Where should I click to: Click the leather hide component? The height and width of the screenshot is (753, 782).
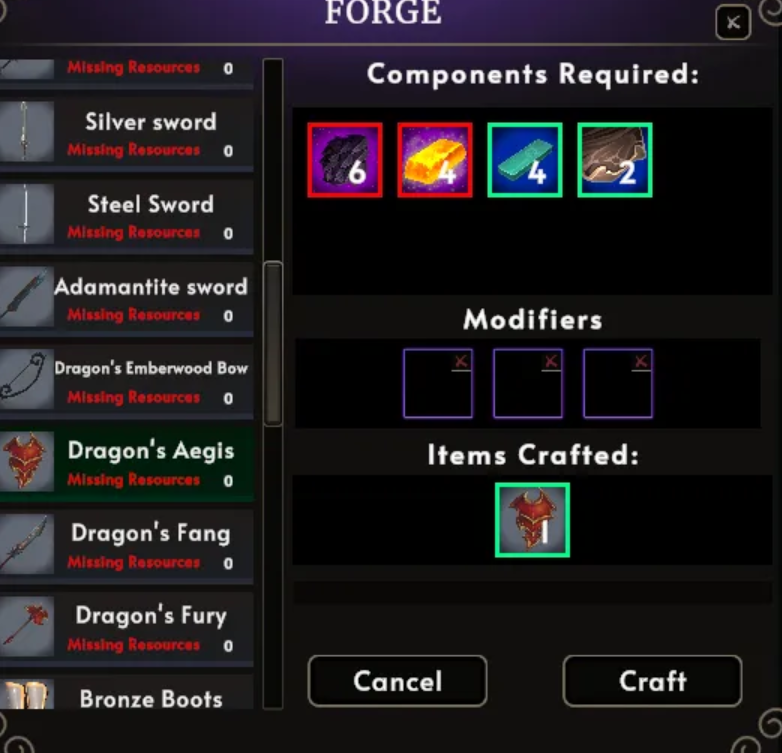(x=615, y=160)
